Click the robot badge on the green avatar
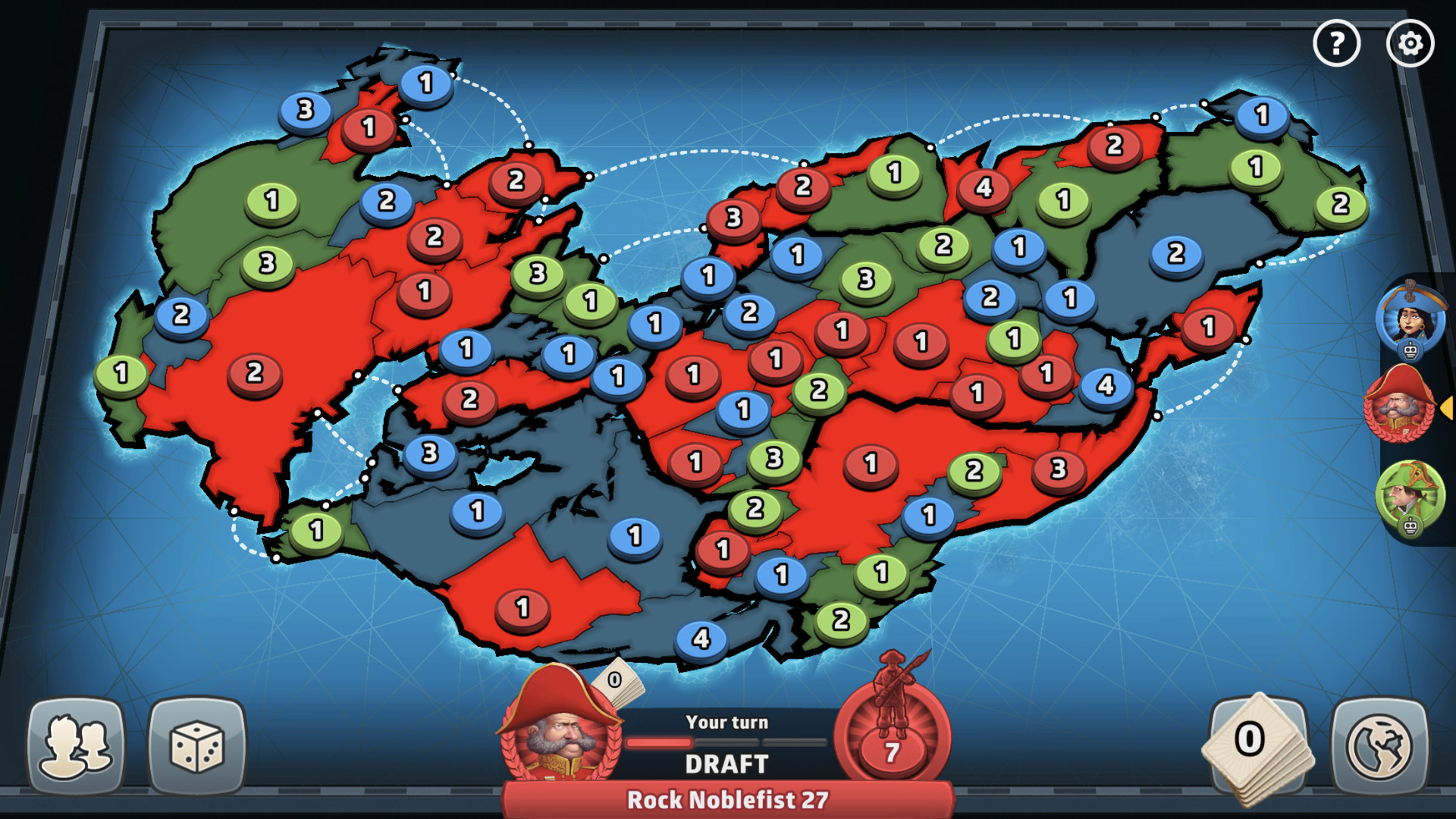Image resolution: width=1456 pixels, height=819 pixels. tap(1411, 525)
